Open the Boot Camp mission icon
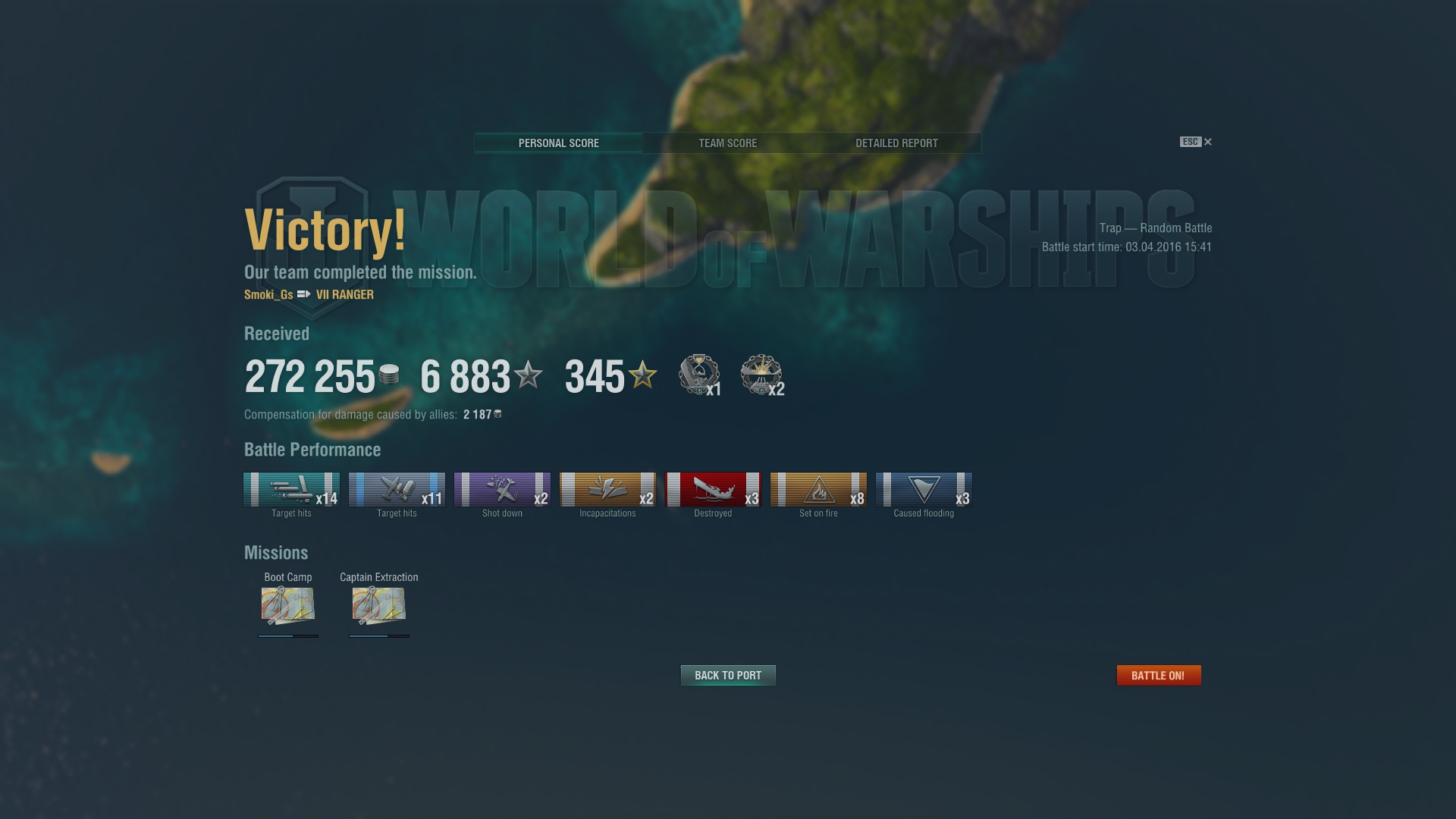This screenshot has width=1456, height=819. coord(287,605)
